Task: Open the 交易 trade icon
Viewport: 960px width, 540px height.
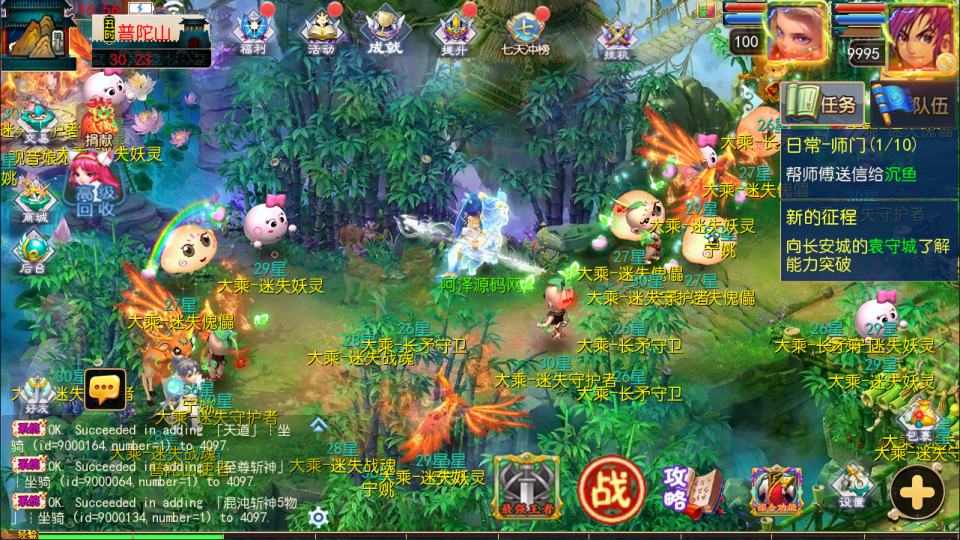Action: [x=35, y=118]
